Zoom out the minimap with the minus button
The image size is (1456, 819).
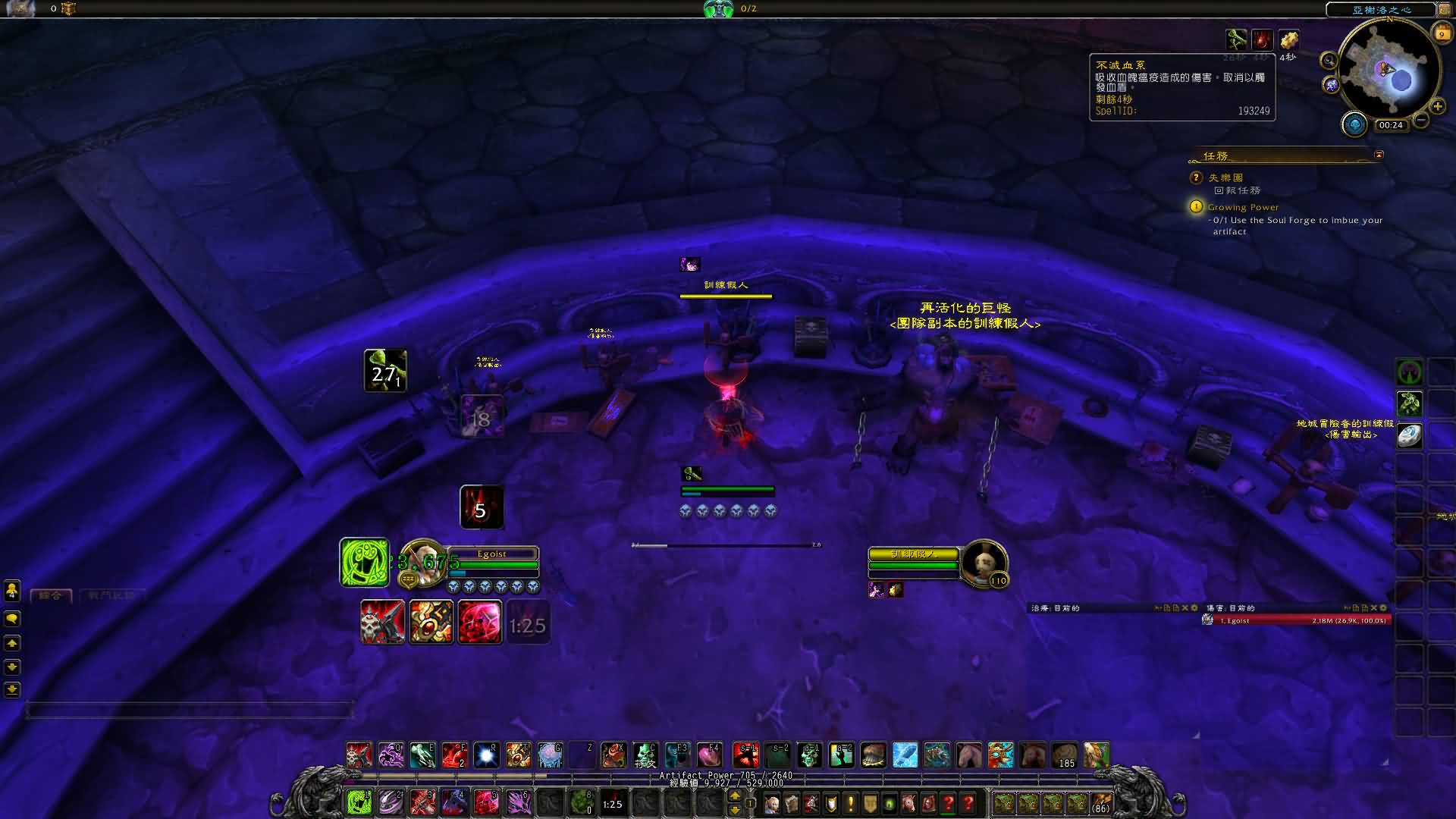click(x=1422, y=120)
